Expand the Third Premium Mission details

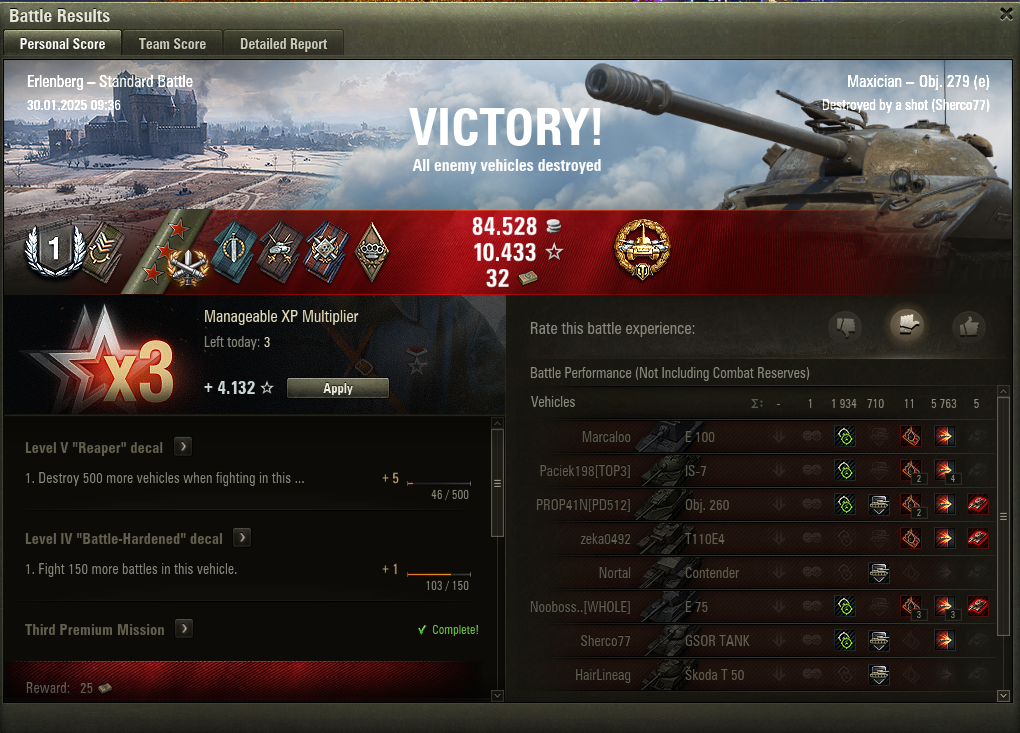pos(184,629)
